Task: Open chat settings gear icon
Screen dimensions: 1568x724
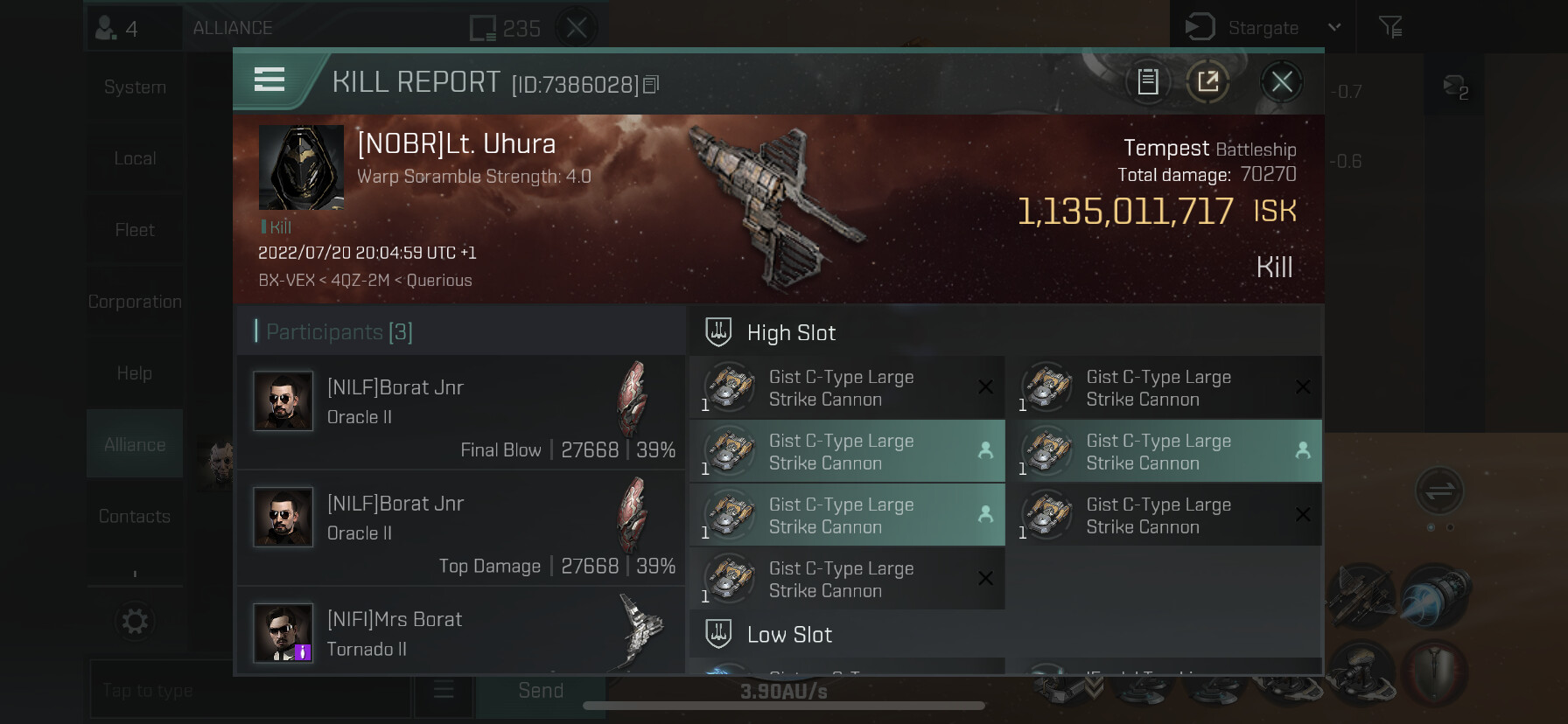Action: [x=135, y=622]
